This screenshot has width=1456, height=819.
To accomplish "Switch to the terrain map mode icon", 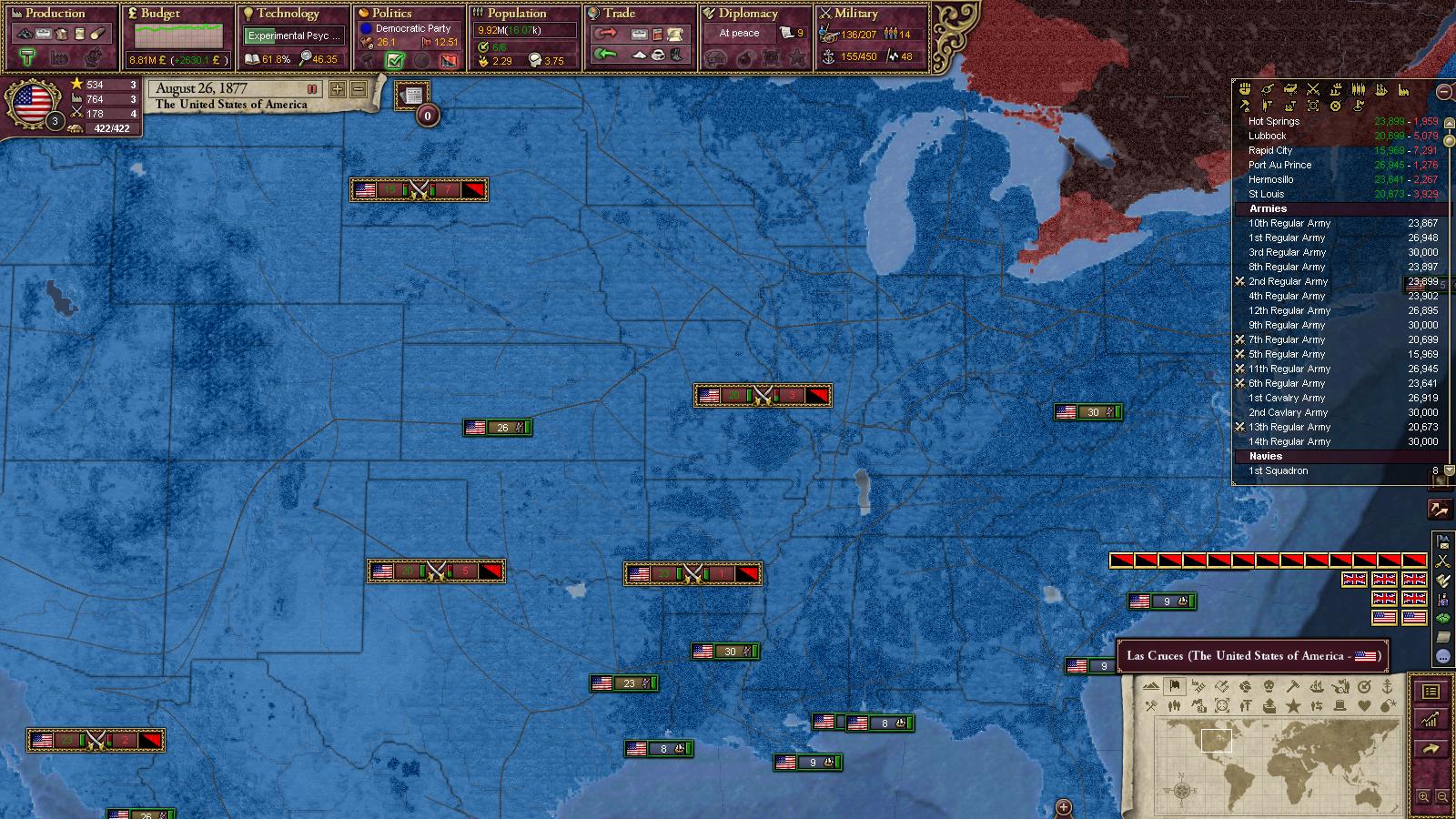I will coord(1151,686).
